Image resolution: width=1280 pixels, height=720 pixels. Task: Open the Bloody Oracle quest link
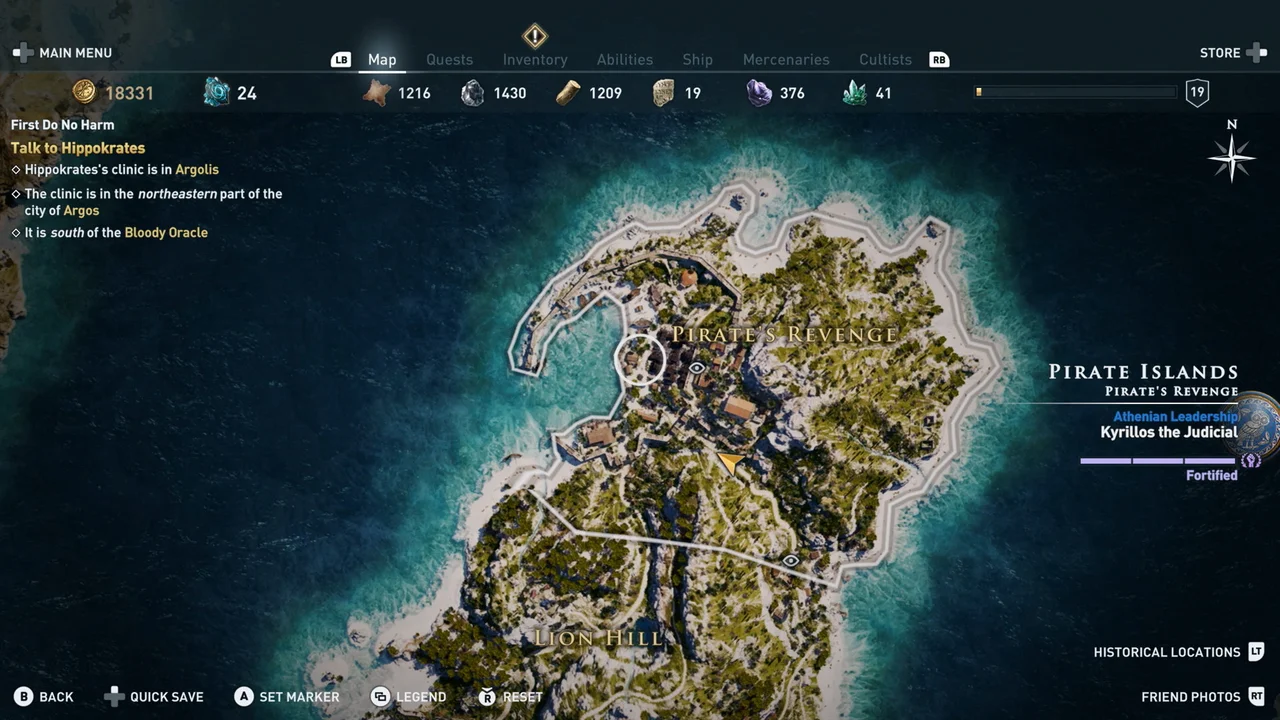point(166,232)
